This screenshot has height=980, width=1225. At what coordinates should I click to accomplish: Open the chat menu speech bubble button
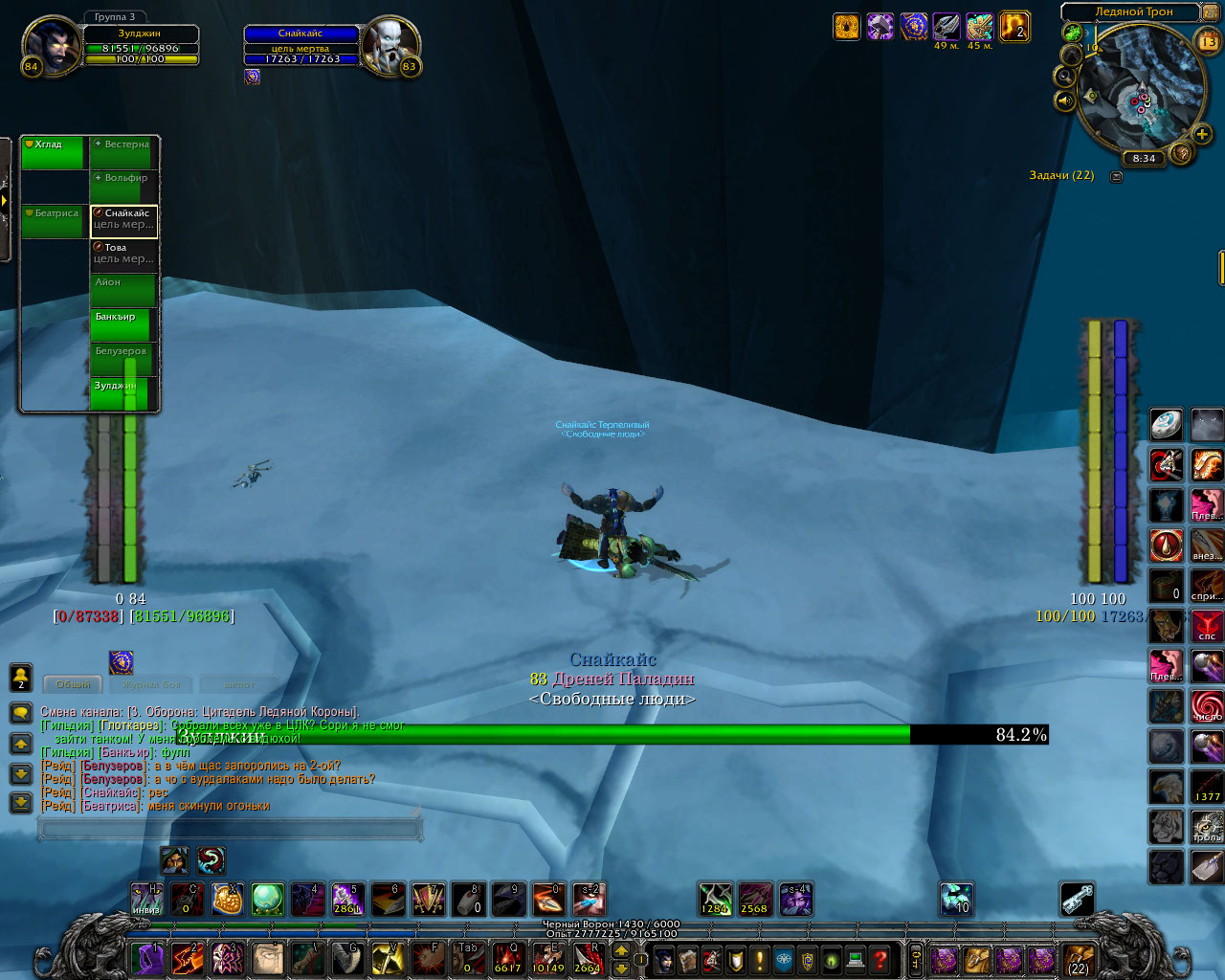(21, 713)
